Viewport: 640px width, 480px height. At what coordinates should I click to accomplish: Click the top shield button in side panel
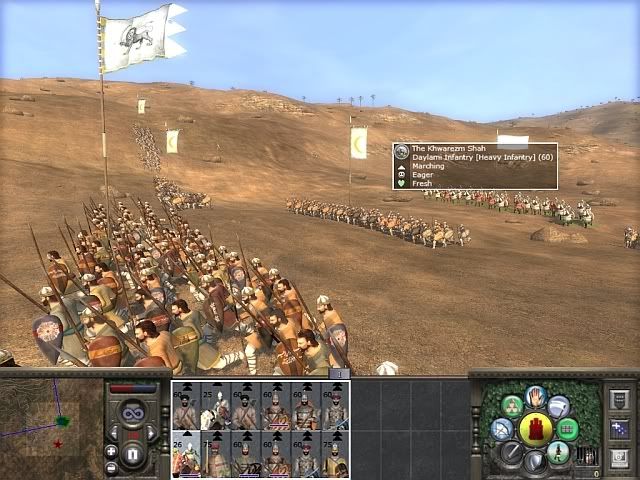tap(619, 400)
